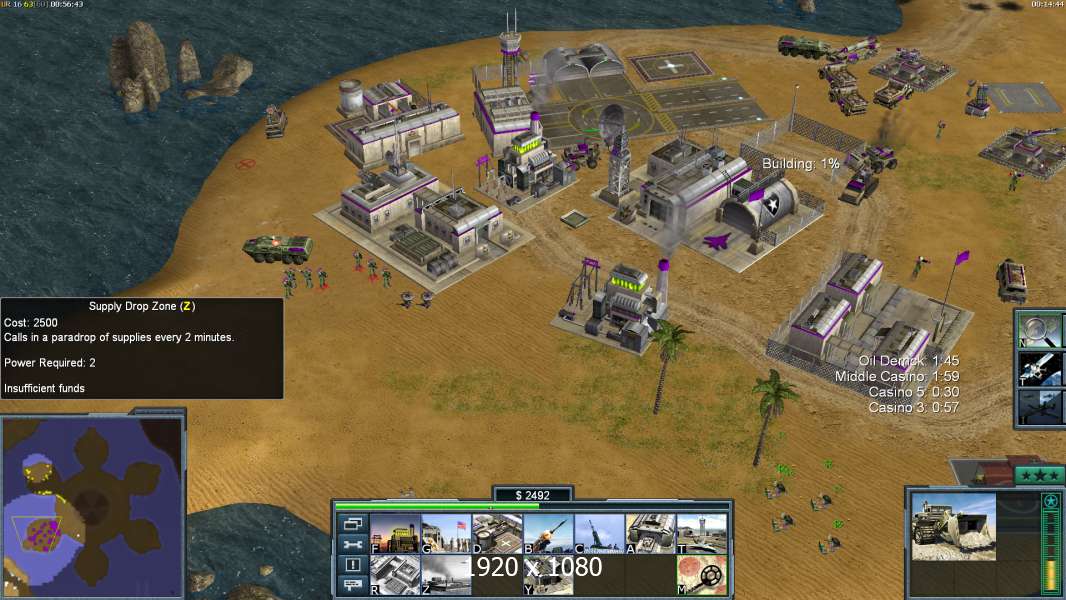Choose the Supply Center build icon (D)
The height and width of the screenshot is (600, 1066).
click(497, 533)
